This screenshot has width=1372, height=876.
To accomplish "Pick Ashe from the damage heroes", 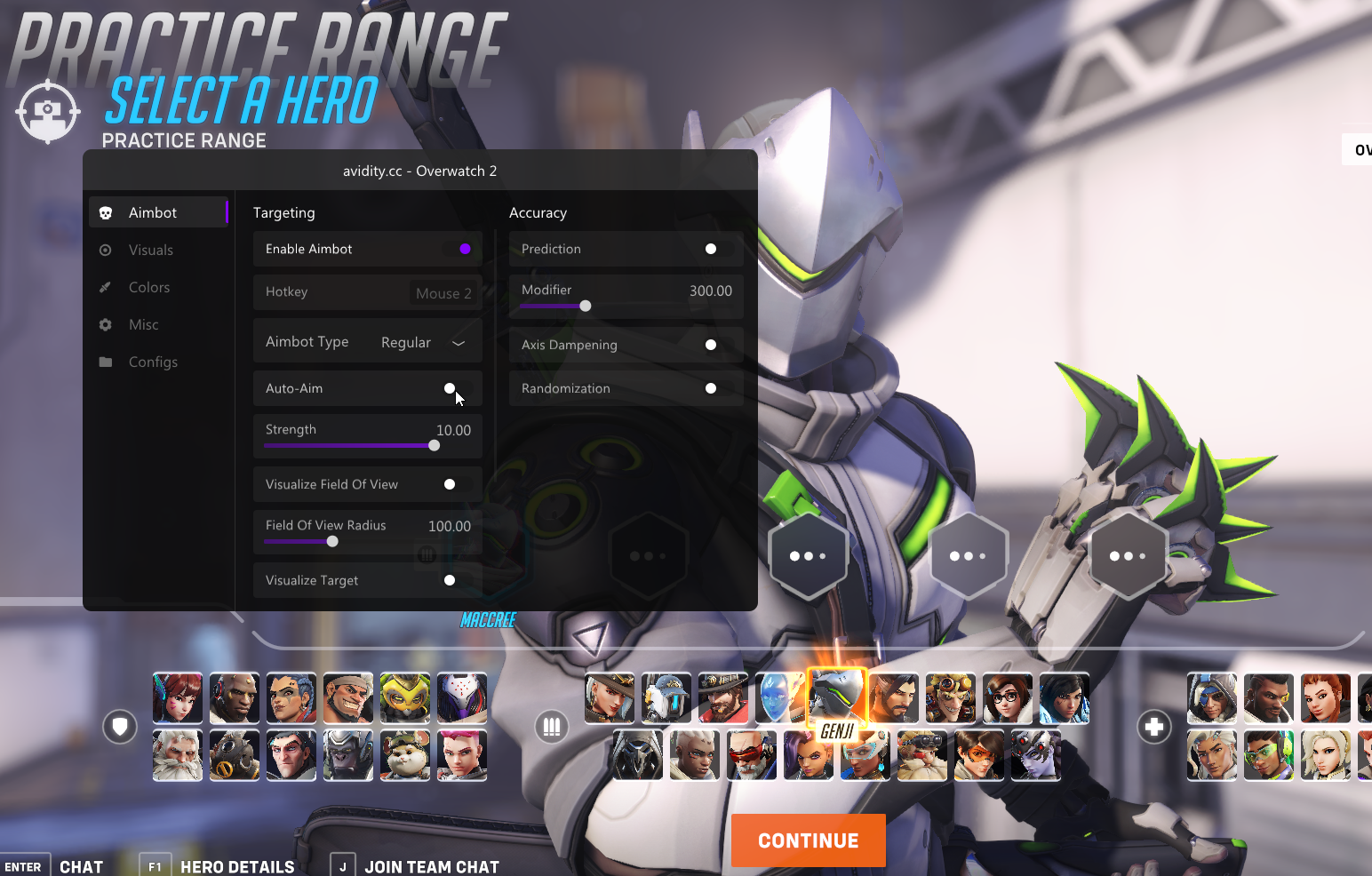I will pyautogui.click(x=610, y=697).
